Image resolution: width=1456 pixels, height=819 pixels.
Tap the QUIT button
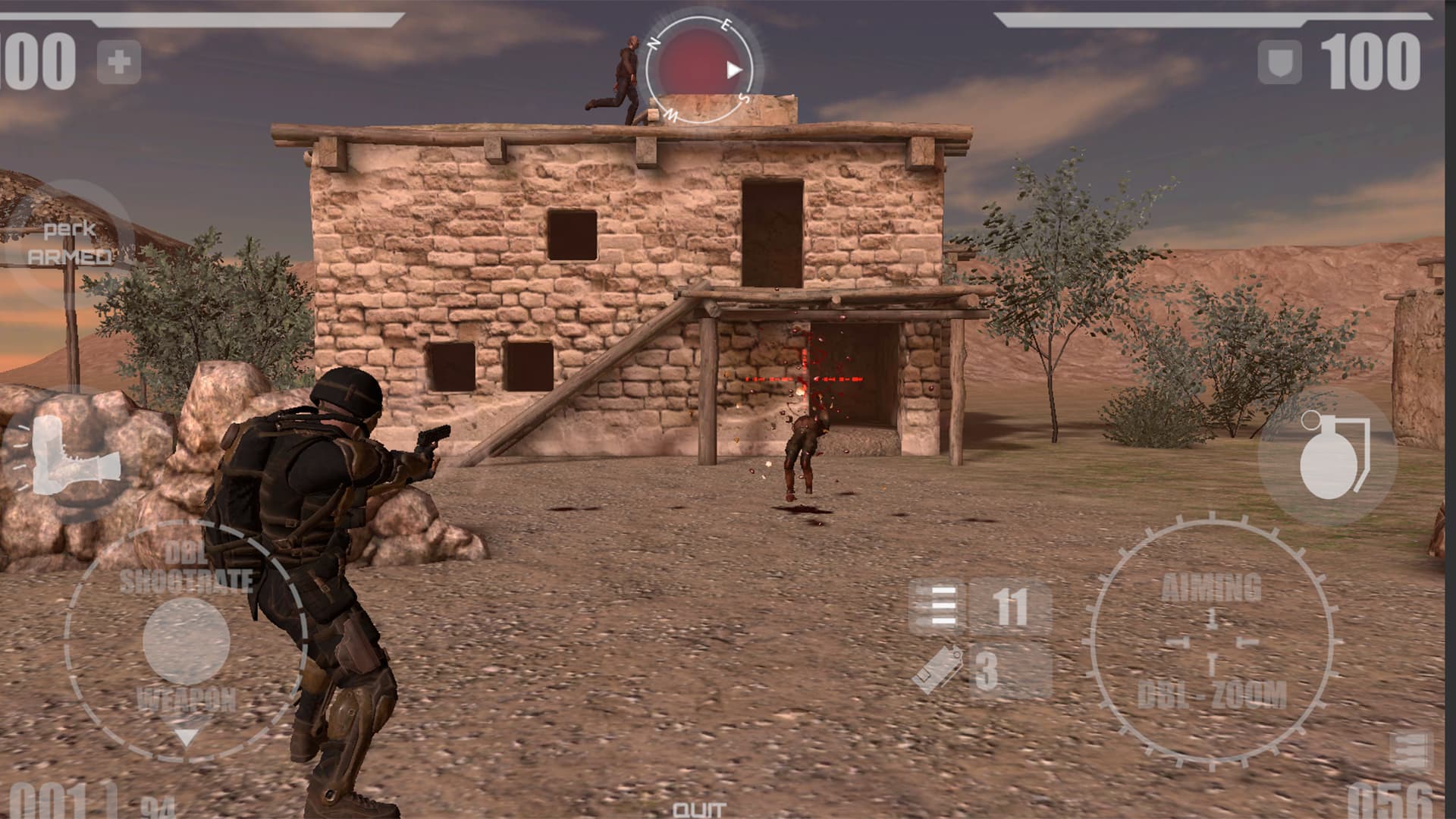coord(699,809)
